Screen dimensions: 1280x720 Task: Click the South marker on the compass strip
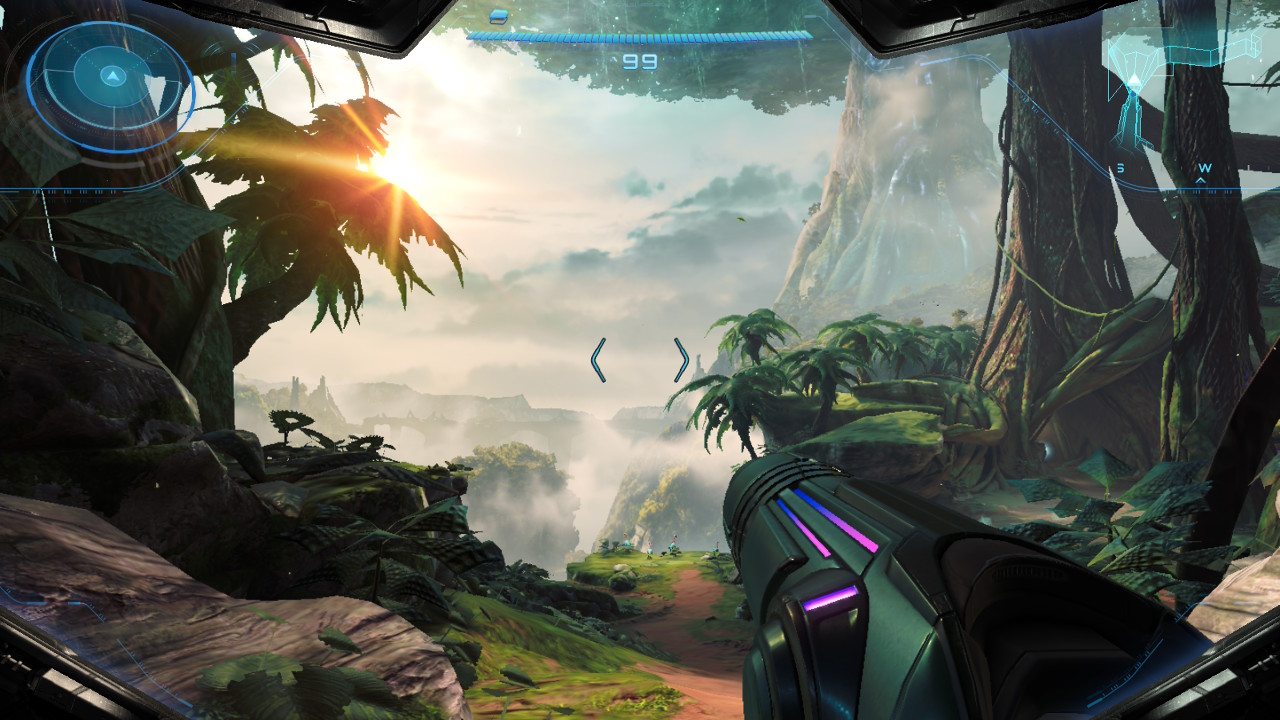[x=1121, y=167]
